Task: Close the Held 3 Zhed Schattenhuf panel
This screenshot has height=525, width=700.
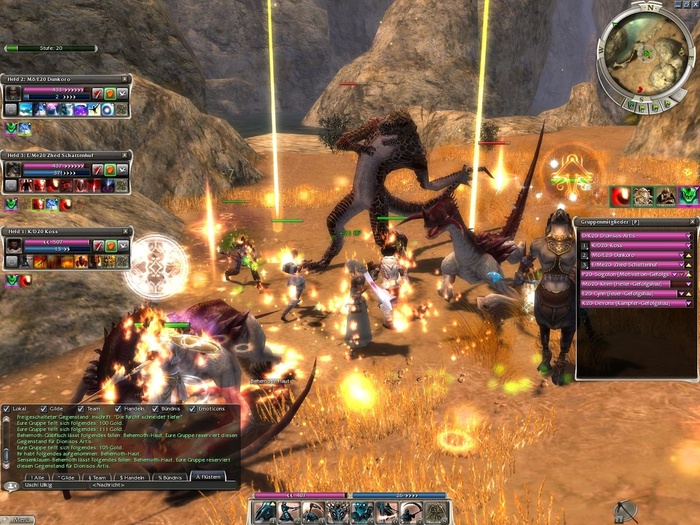Action: [x=125, y=156]
